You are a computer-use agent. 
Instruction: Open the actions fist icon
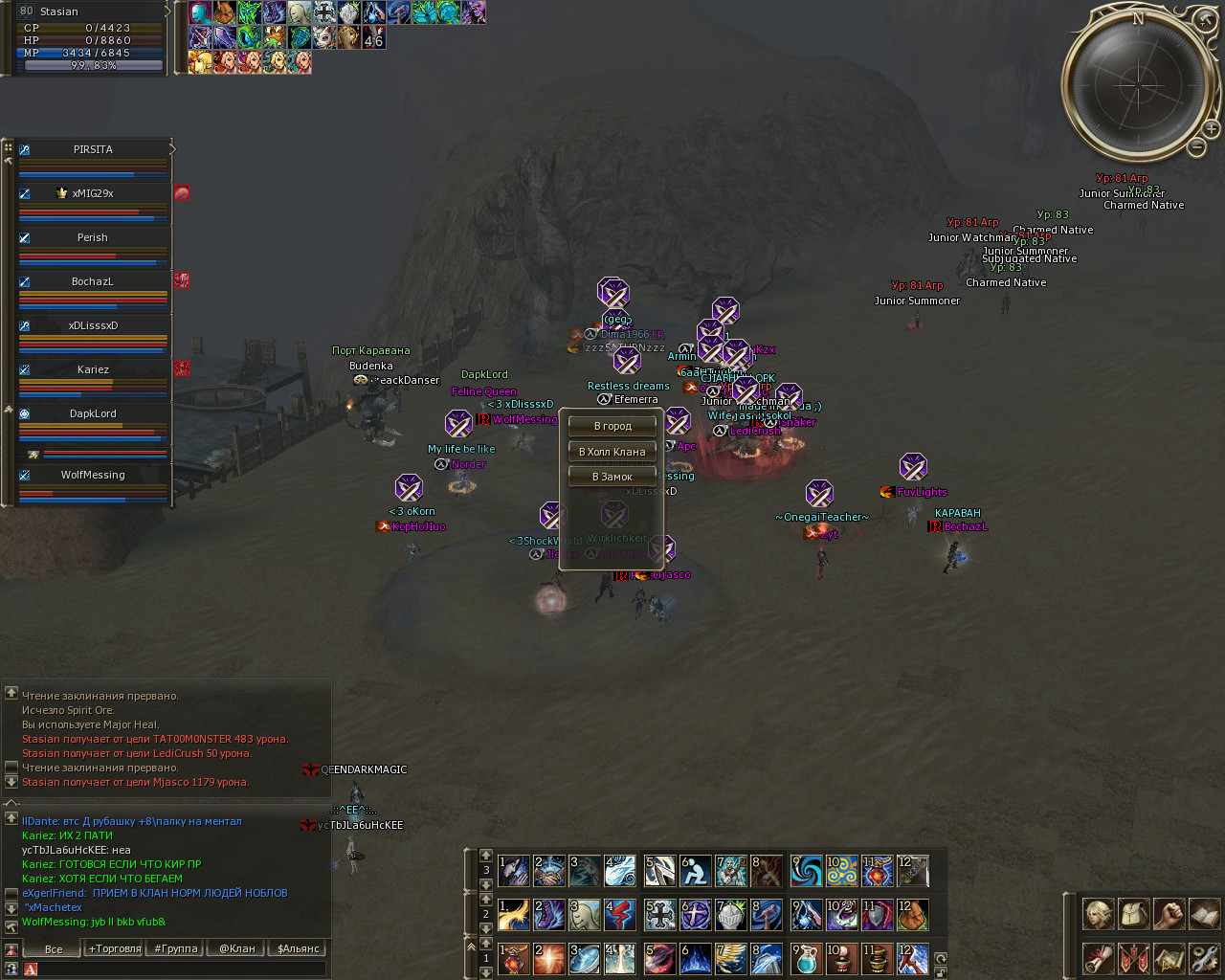(x=1169, y=914)
